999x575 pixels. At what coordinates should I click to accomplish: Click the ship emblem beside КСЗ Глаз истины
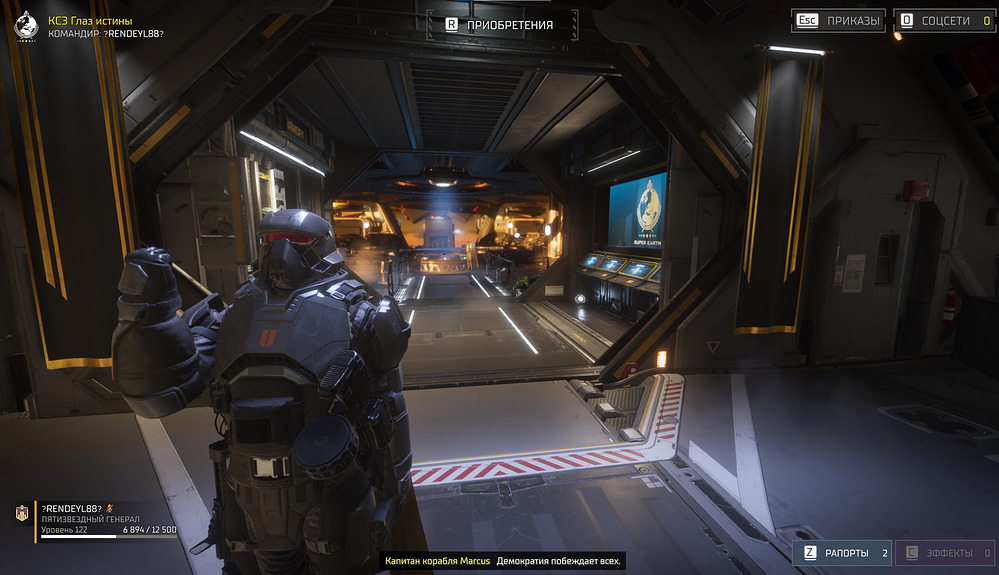pos(25,27)
